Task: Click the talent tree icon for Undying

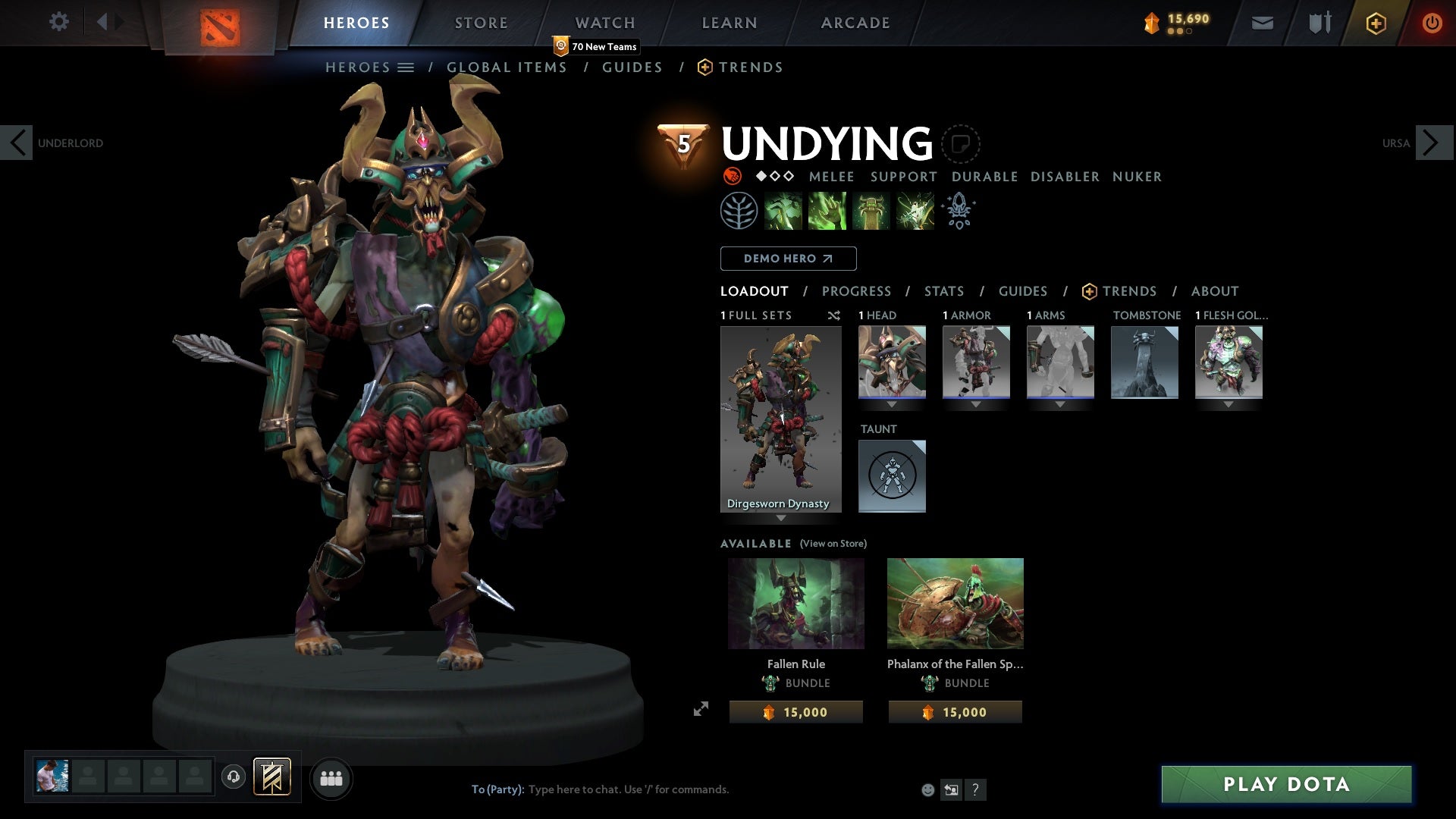Action: 739,210
